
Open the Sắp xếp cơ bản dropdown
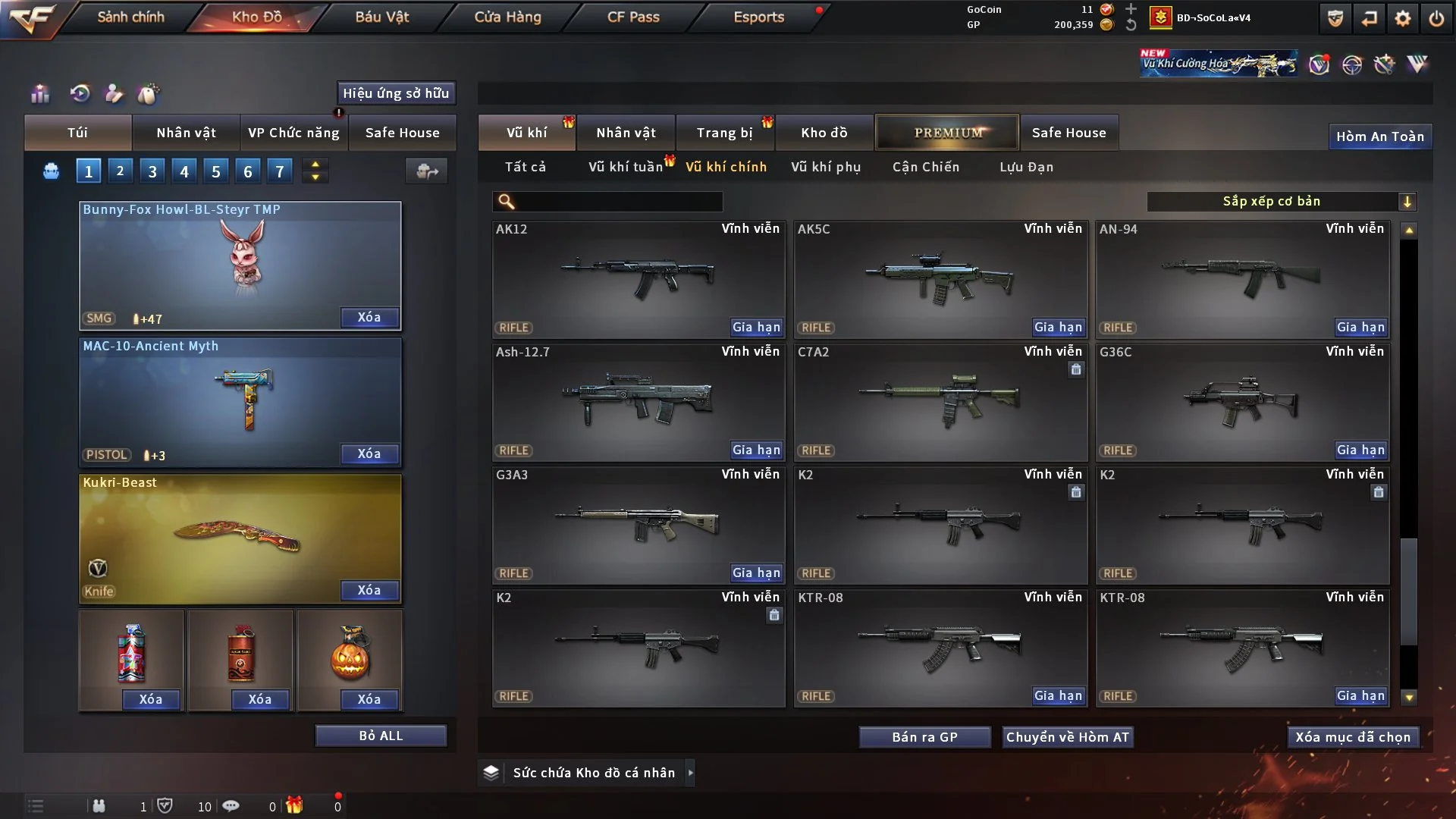click(x=1281, y=201)
